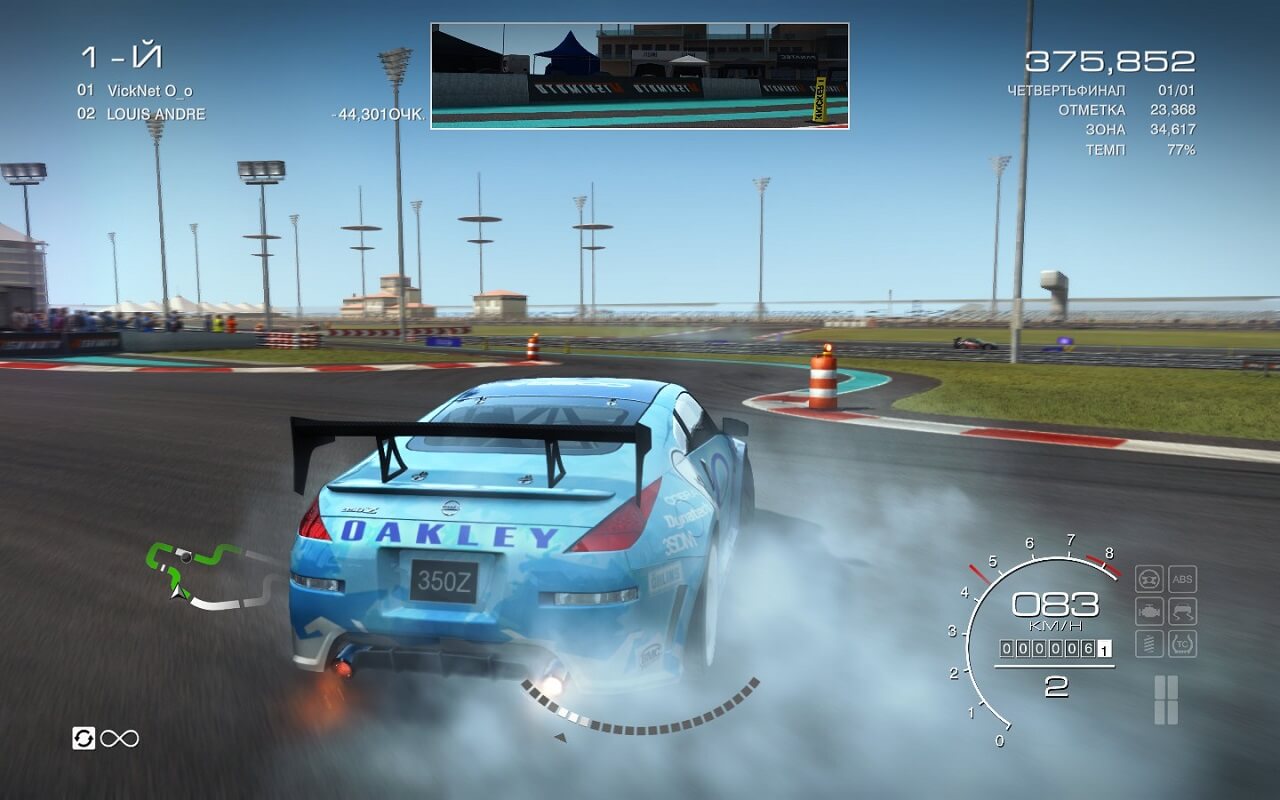1280x800 pixels.
Task: Select the VickNet O_o leaderboard row
Action: coord(135,90)
